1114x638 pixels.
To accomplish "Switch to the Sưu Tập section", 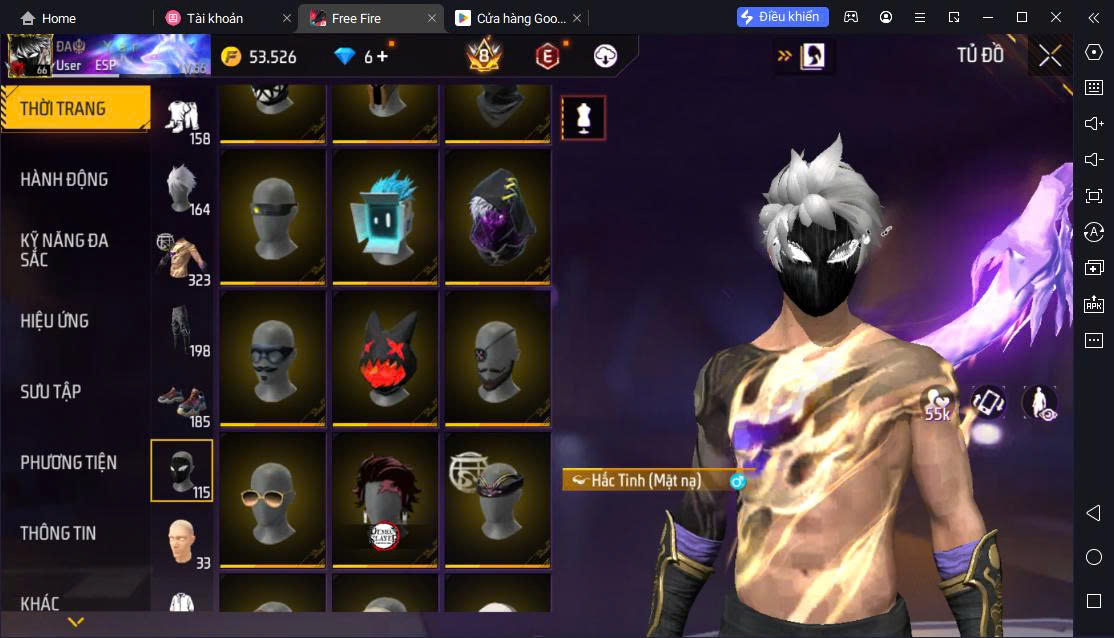I will tap(51, 392).
